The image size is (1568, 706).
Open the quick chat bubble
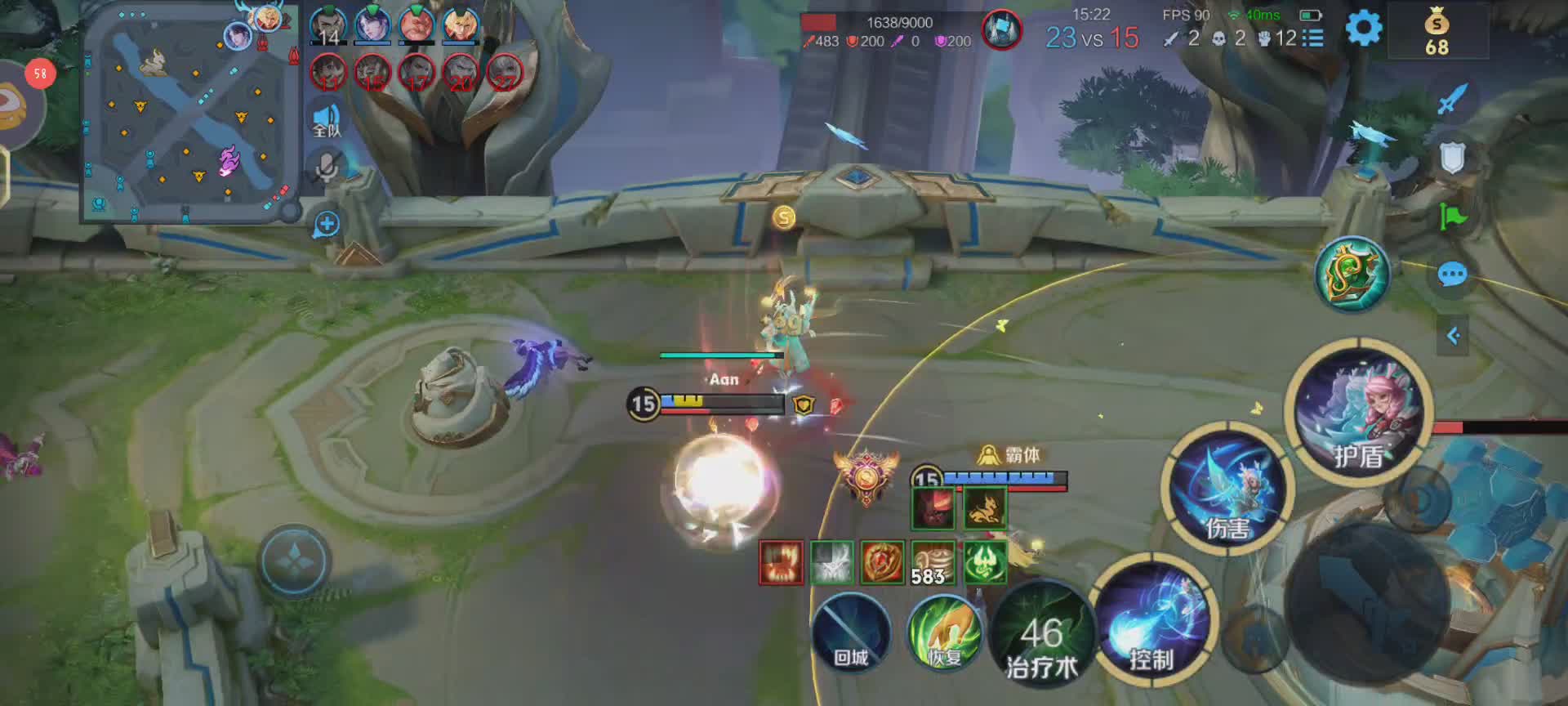(1452, 275)
